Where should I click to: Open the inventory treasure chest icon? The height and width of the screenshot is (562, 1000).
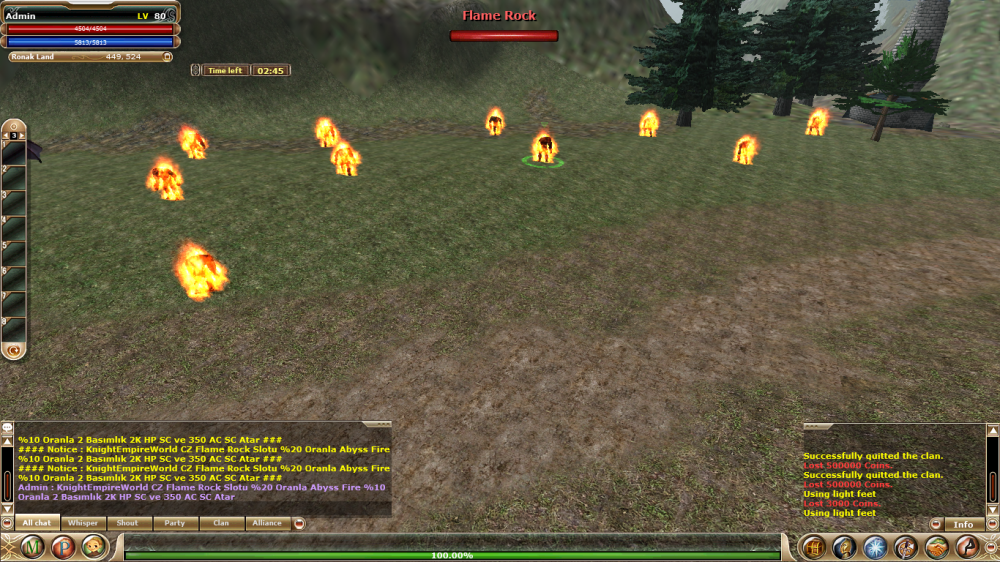click(x=813, y=547)
